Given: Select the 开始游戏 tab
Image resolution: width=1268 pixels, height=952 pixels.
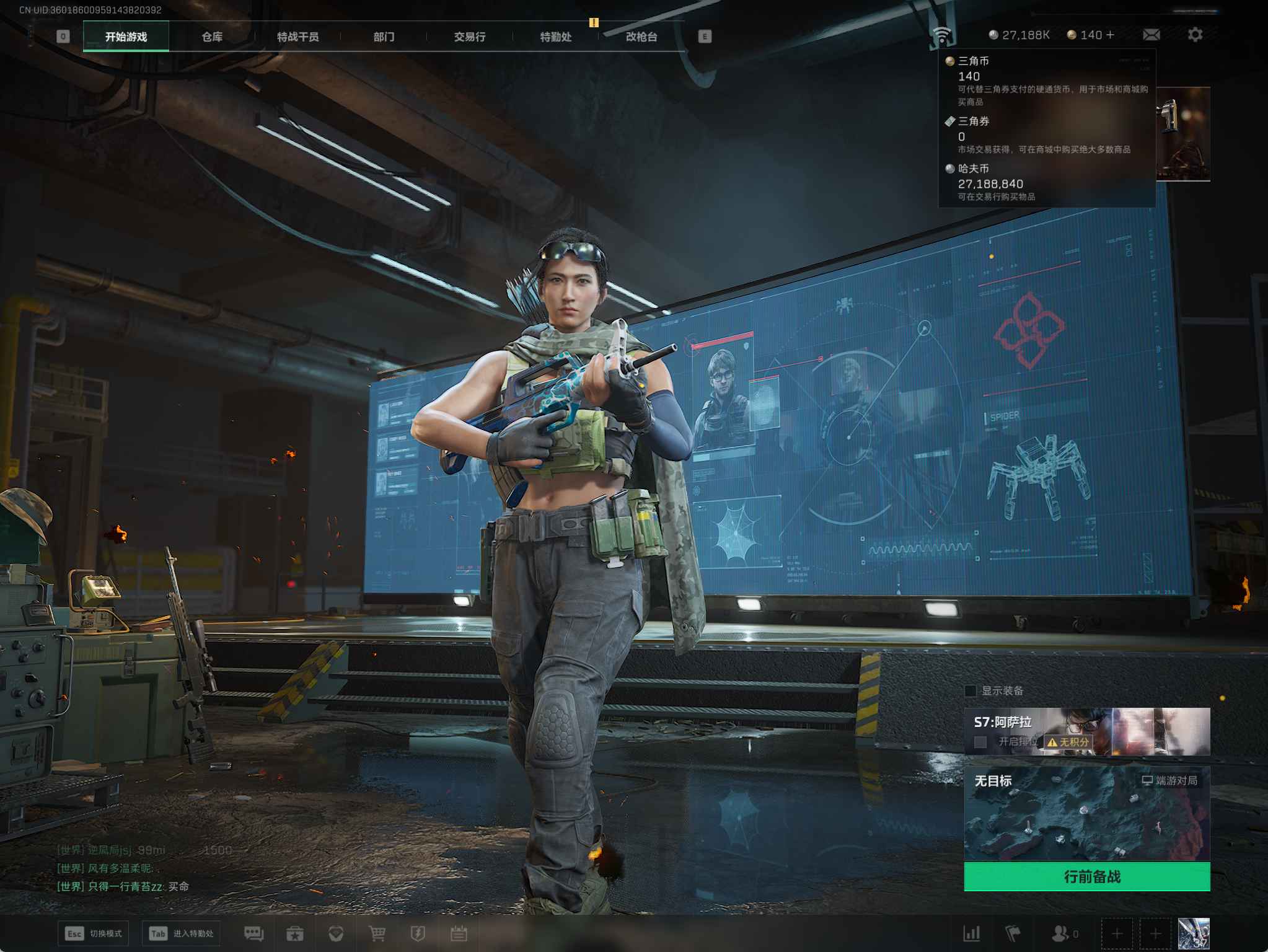Looking at the screenshot, I should [x=126, y=37].
